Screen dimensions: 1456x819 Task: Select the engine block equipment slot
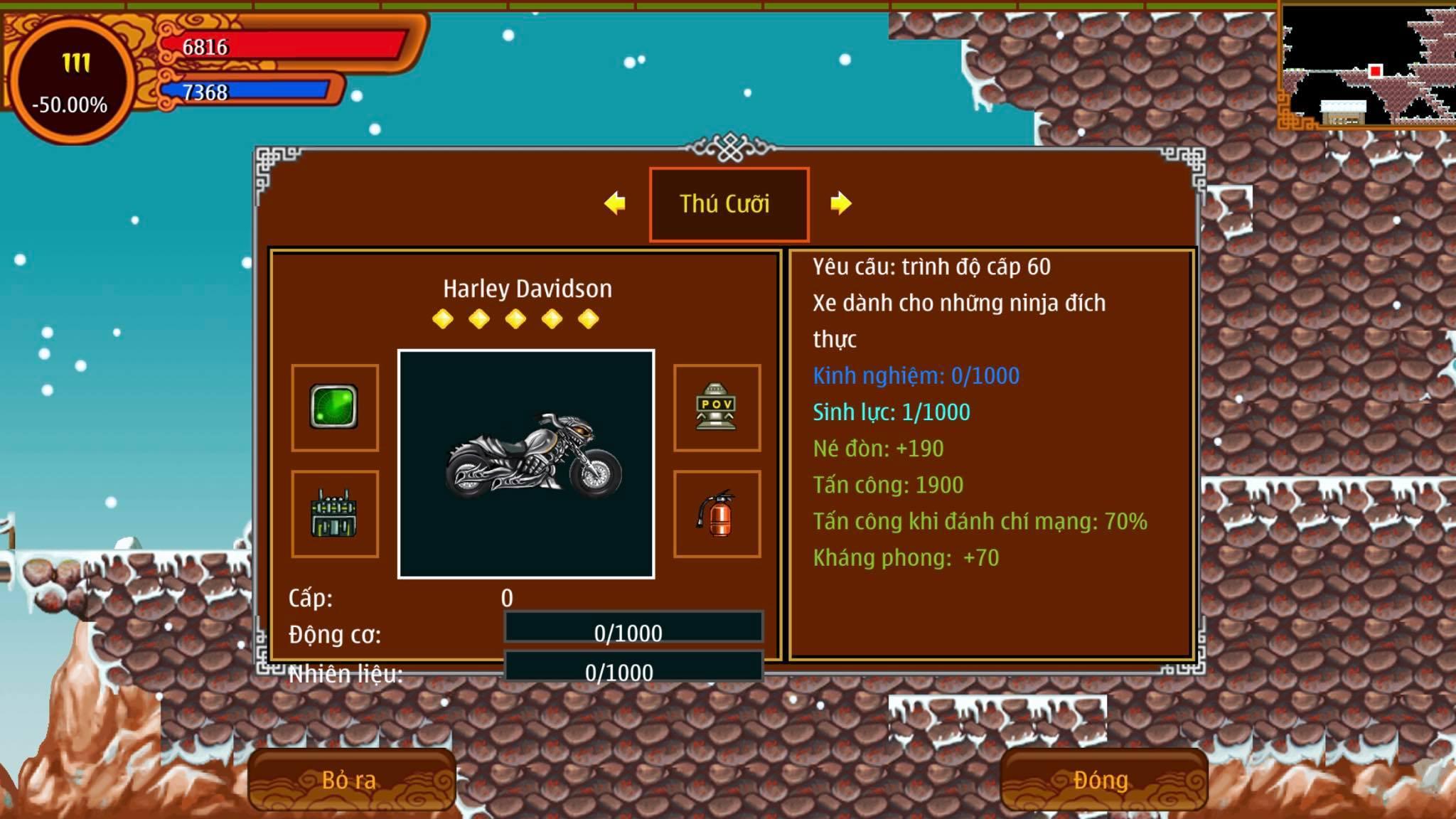334,513
